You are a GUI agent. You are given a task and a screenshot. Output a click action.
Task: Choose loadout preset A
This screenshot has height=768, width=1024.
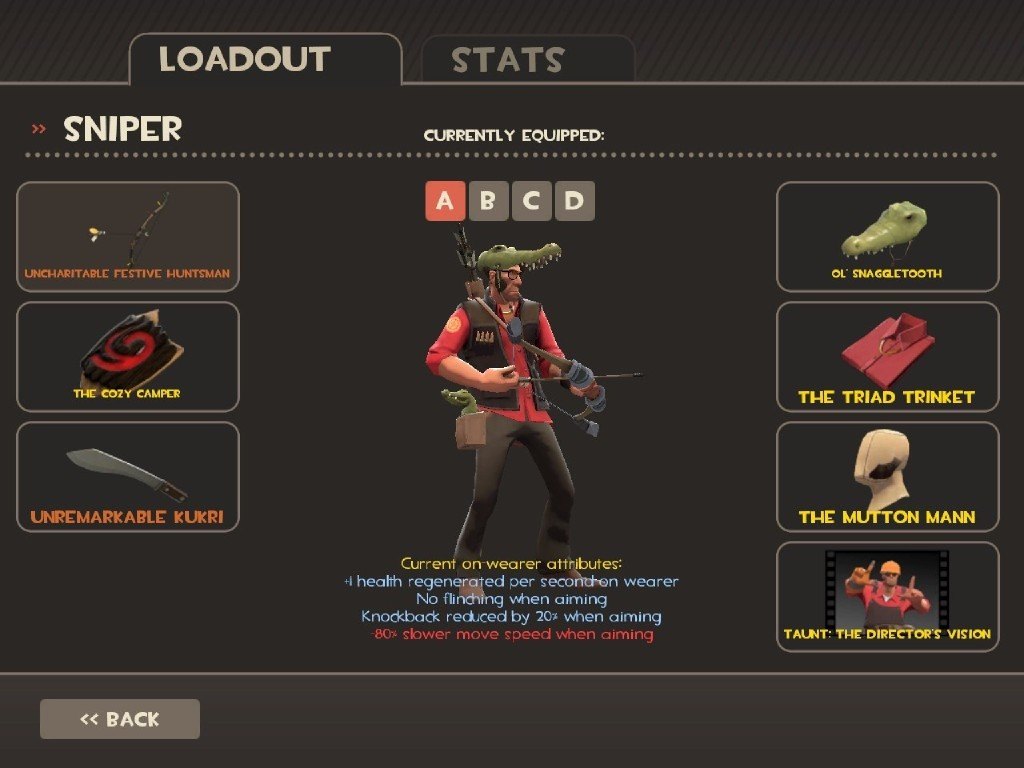coord(445,201)
